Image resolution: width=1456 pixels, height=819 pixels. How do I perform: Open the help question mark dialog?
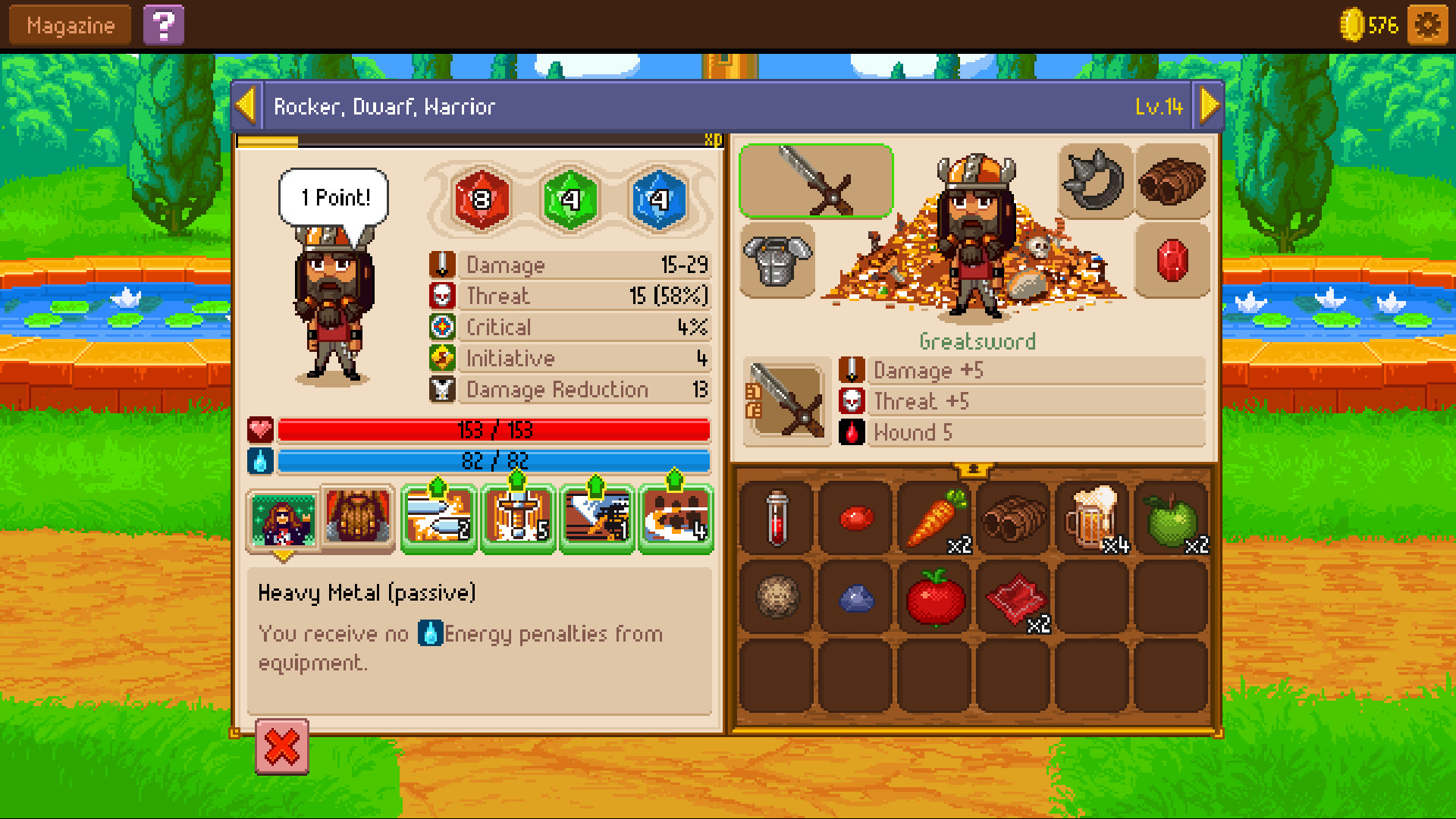click(164, 24)
